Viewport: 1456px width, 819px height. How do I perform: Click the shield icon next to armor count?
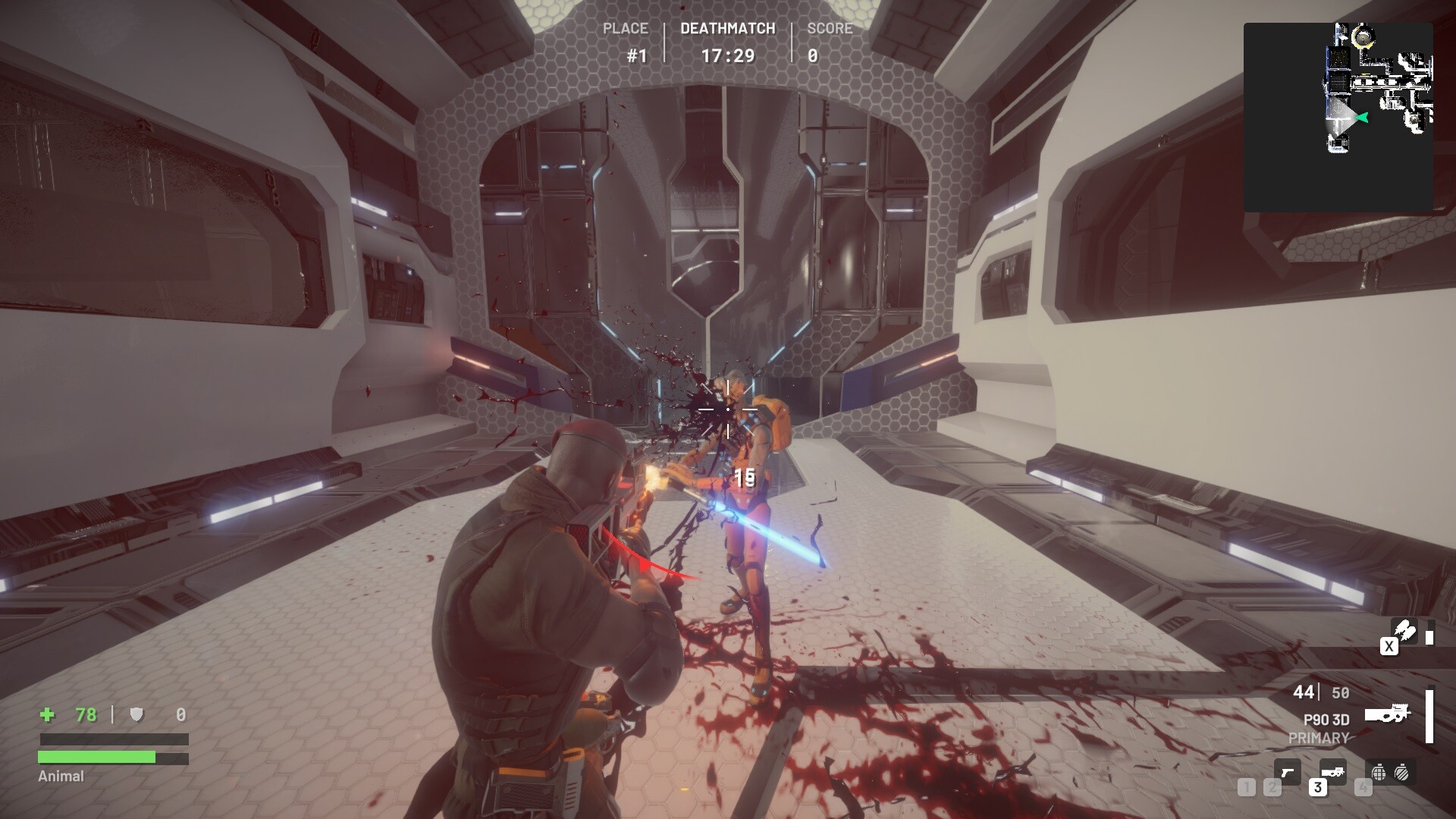point(136,714)
